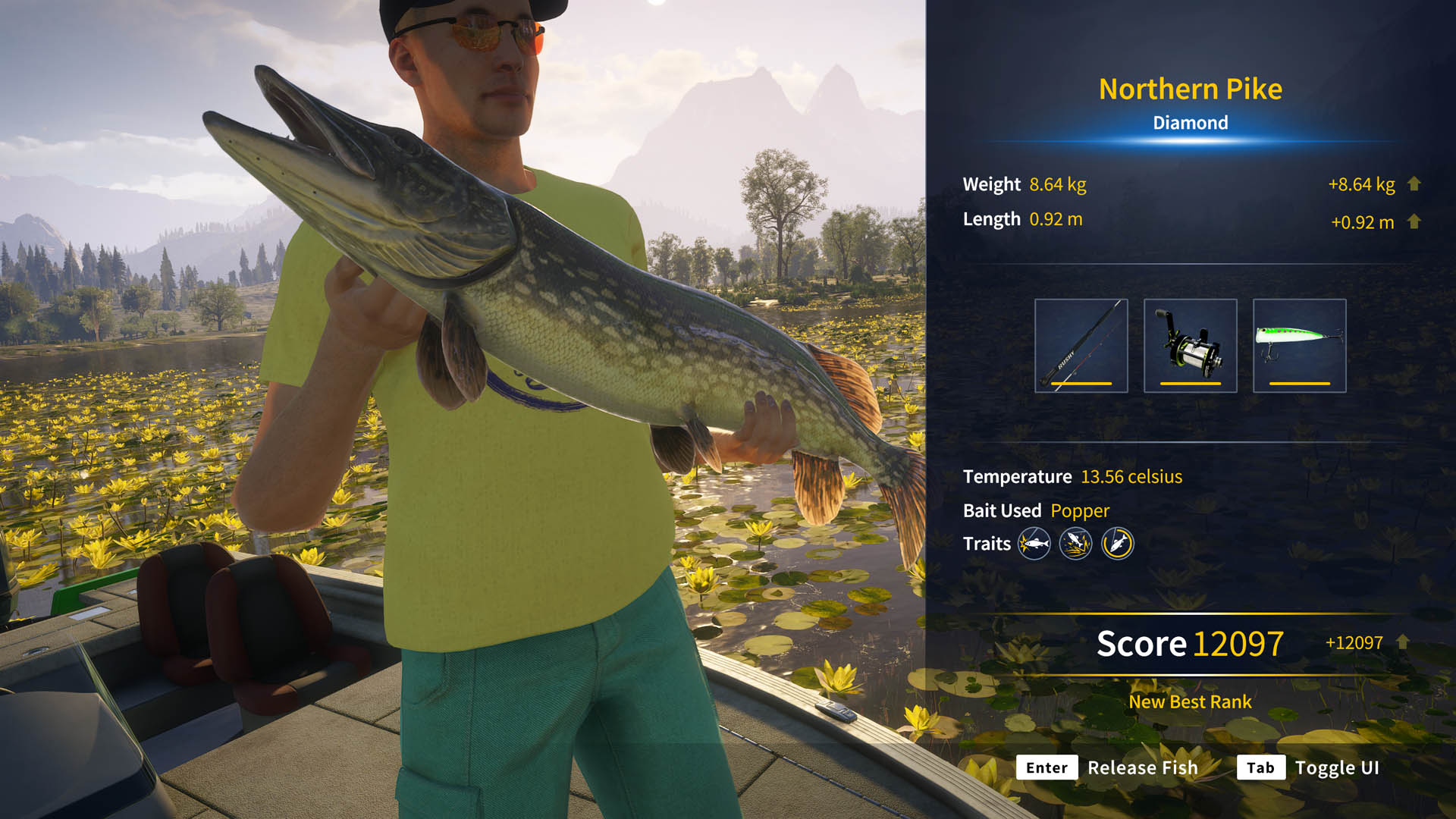
Task: Inspect the fish-striking-burst trait icon
Action: (x=1034, y=543)
